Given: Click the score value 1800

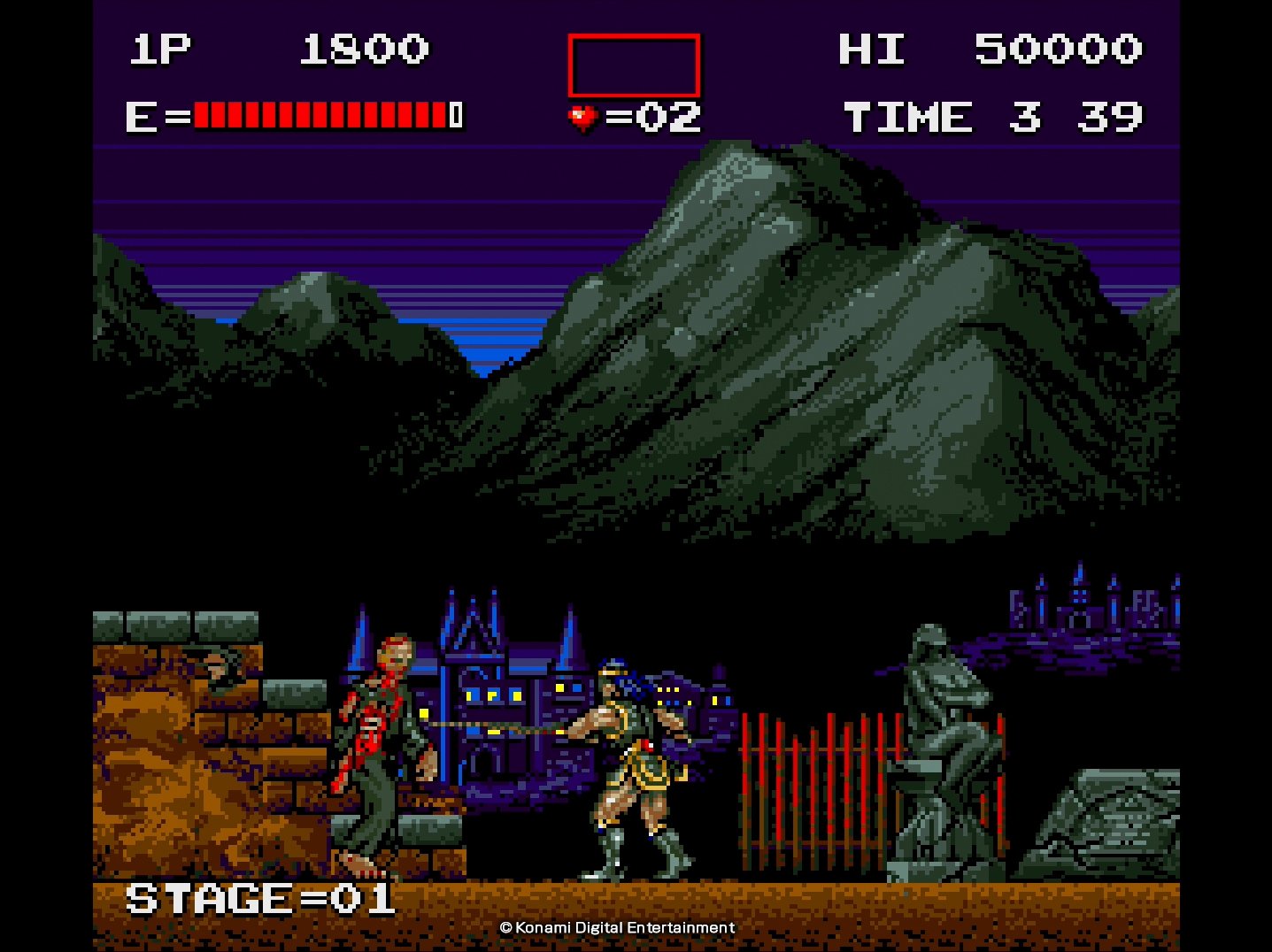Looking at the screenshot, I should 363,50.
